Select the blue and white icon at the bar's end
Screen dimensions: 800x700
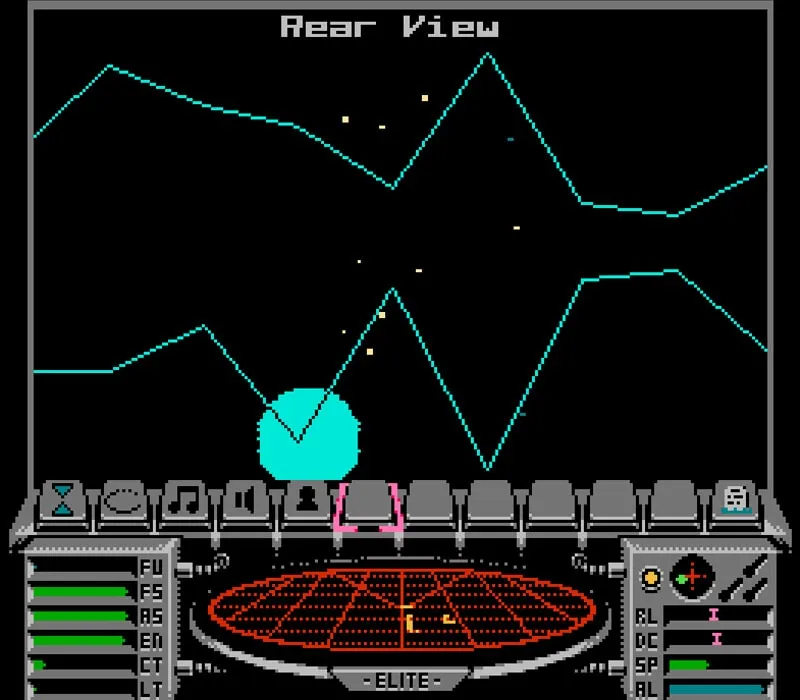point(737,498)
